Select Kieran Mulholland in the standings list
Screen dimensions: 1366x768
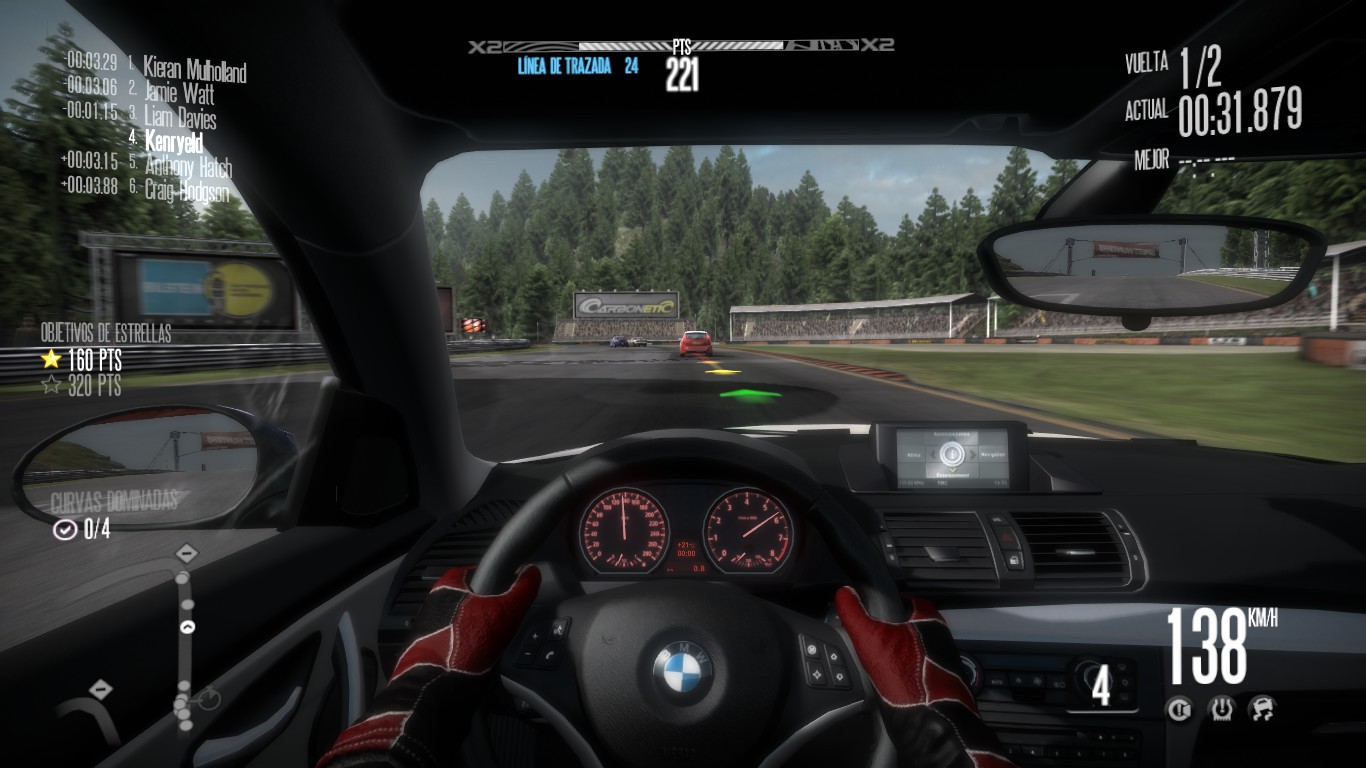click(194, 69)
